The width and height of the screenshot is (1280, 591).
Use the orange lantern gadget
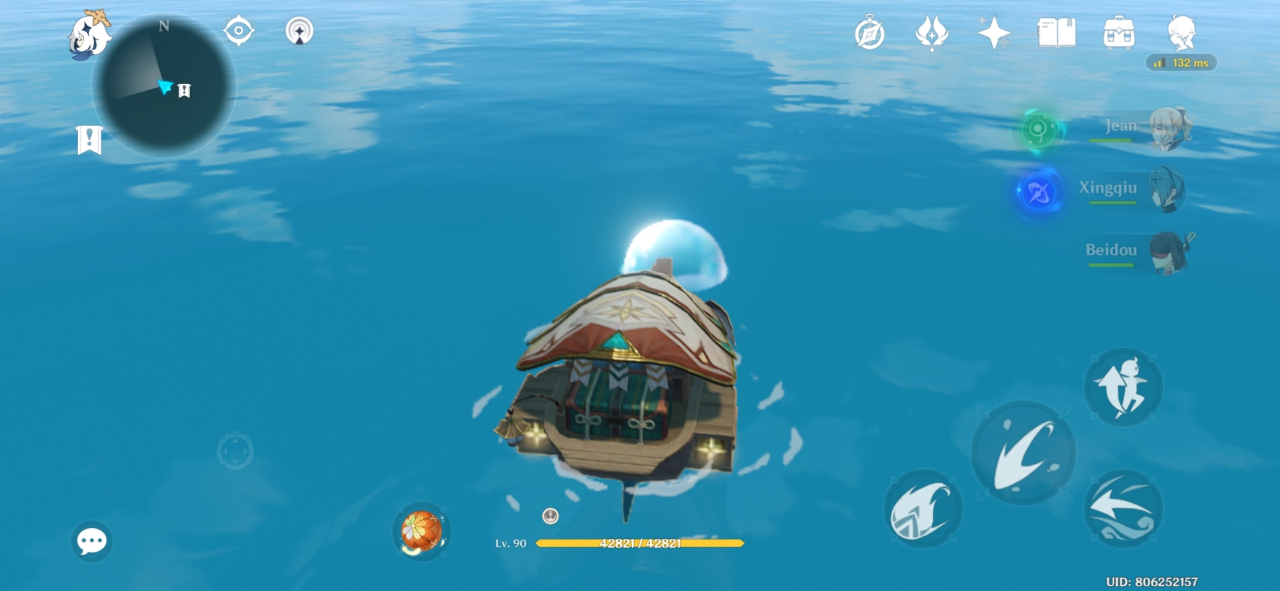tap(421, 531)
